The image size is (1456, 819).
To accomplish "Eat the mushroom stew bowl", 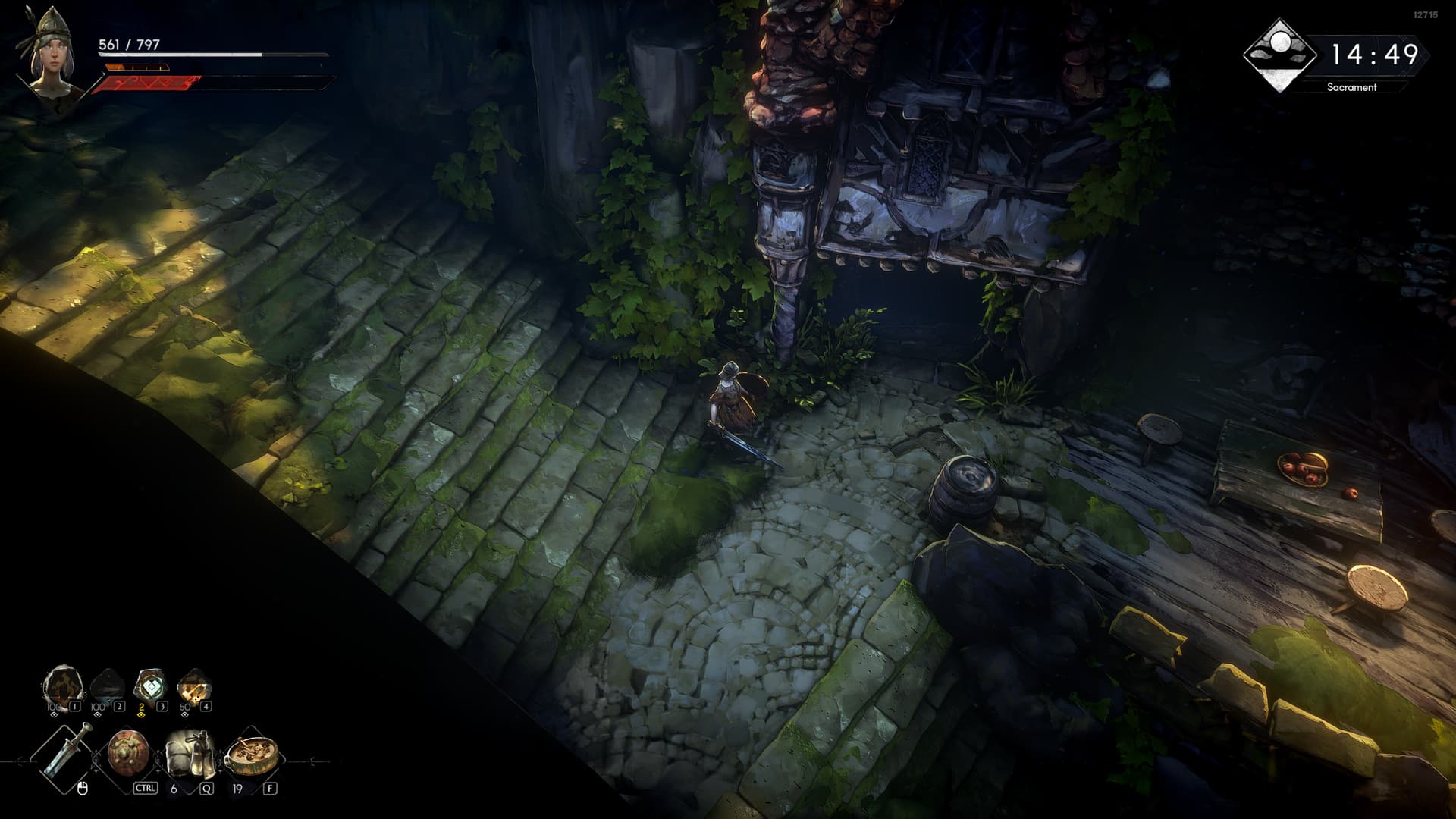I will pyautogui.click(x=252, y=753).
